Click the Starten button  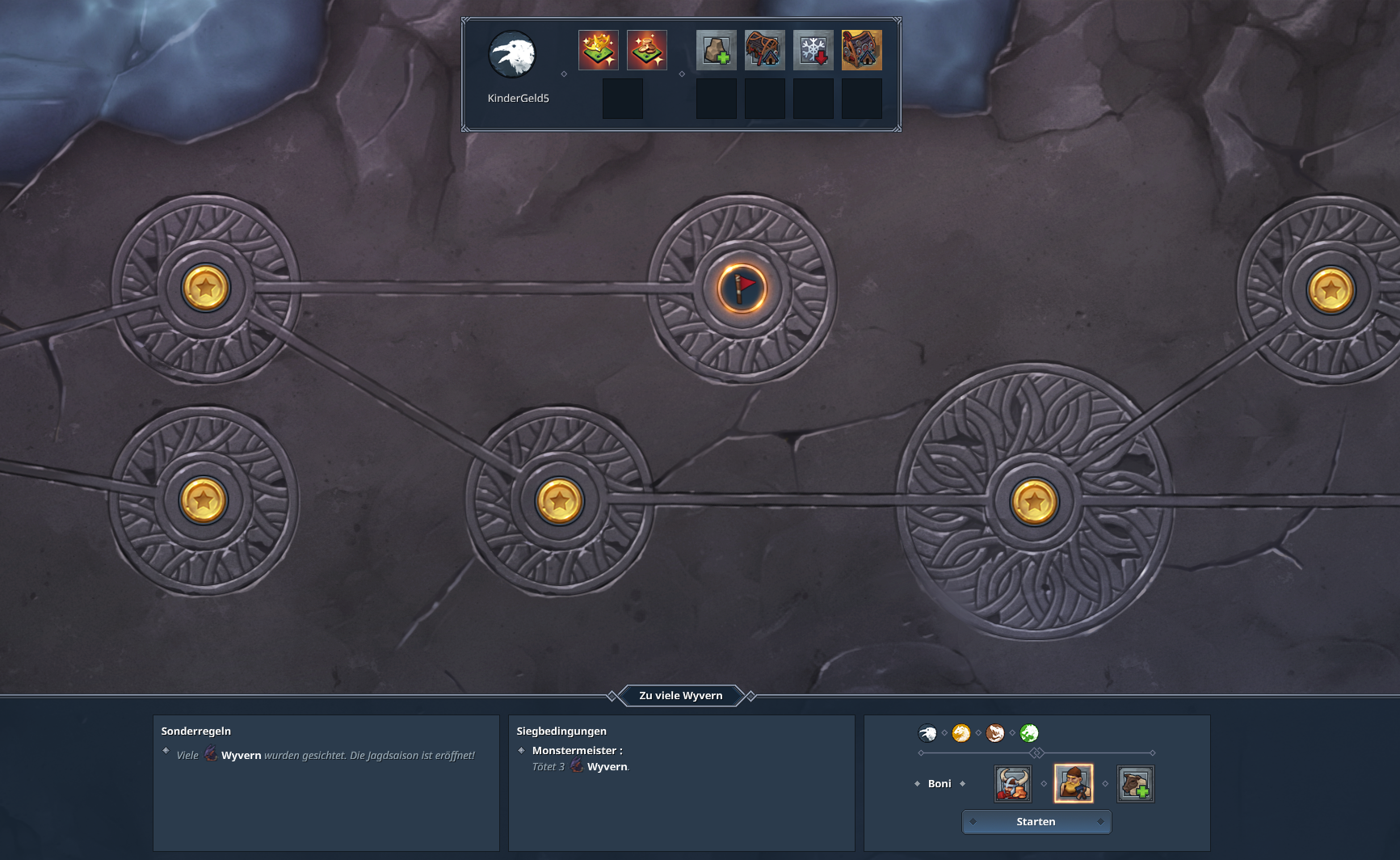click(x=1036, y=821)
